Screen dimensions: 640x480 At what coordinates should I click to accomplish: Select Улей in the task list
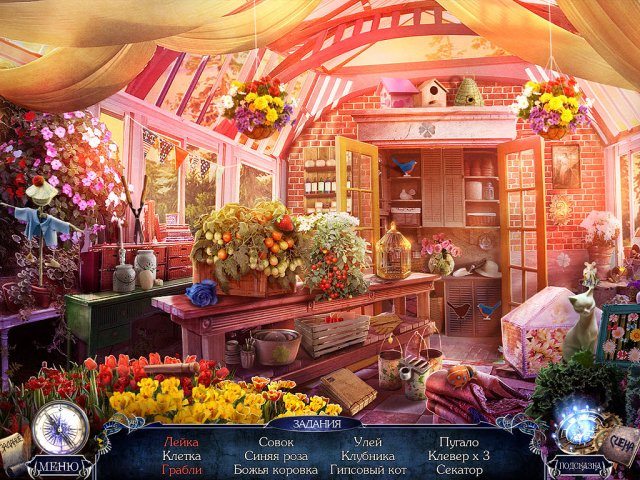point(367,441)
